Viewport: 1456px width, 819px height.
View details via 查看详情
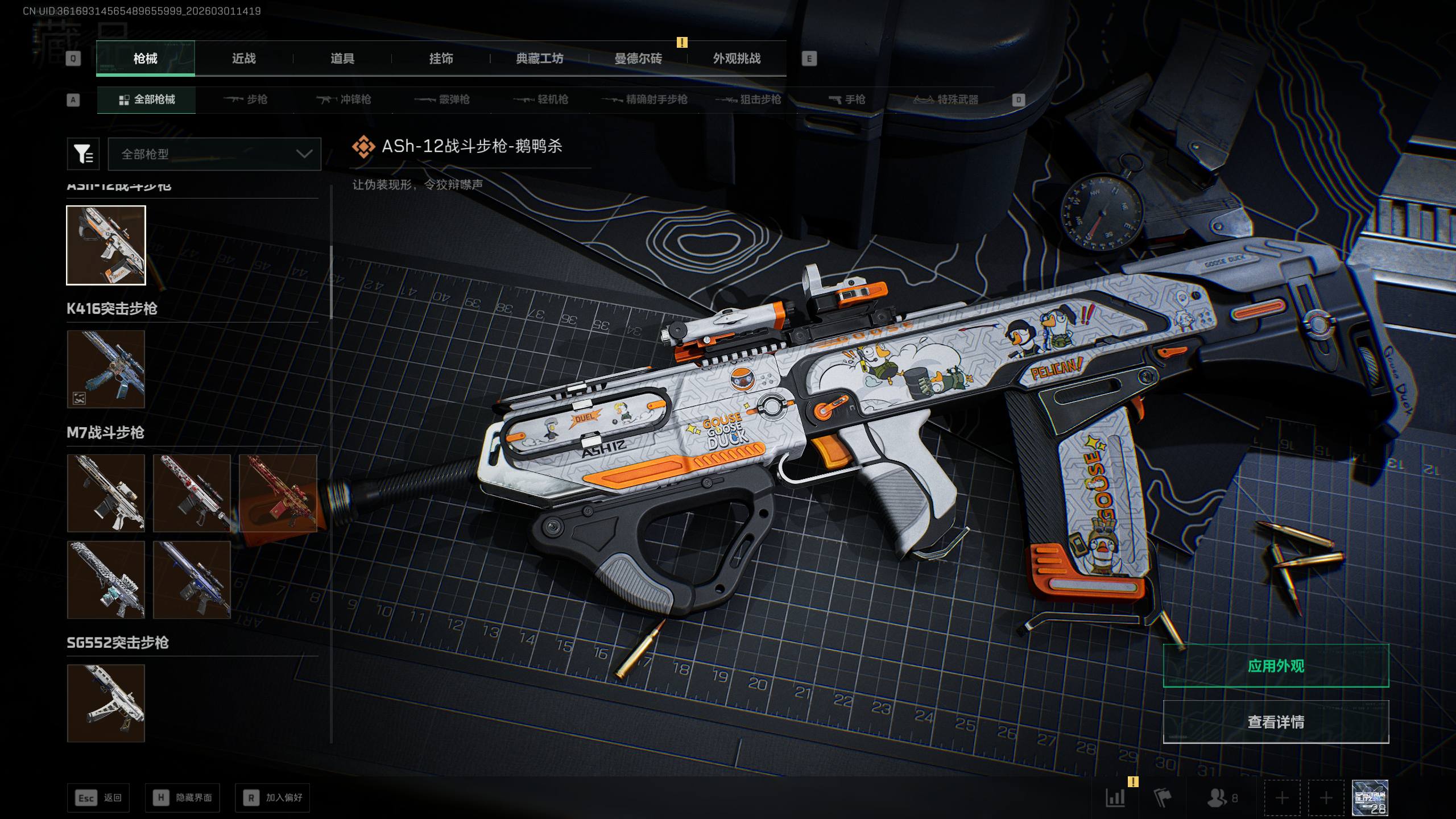click(x=1276, y=722)
